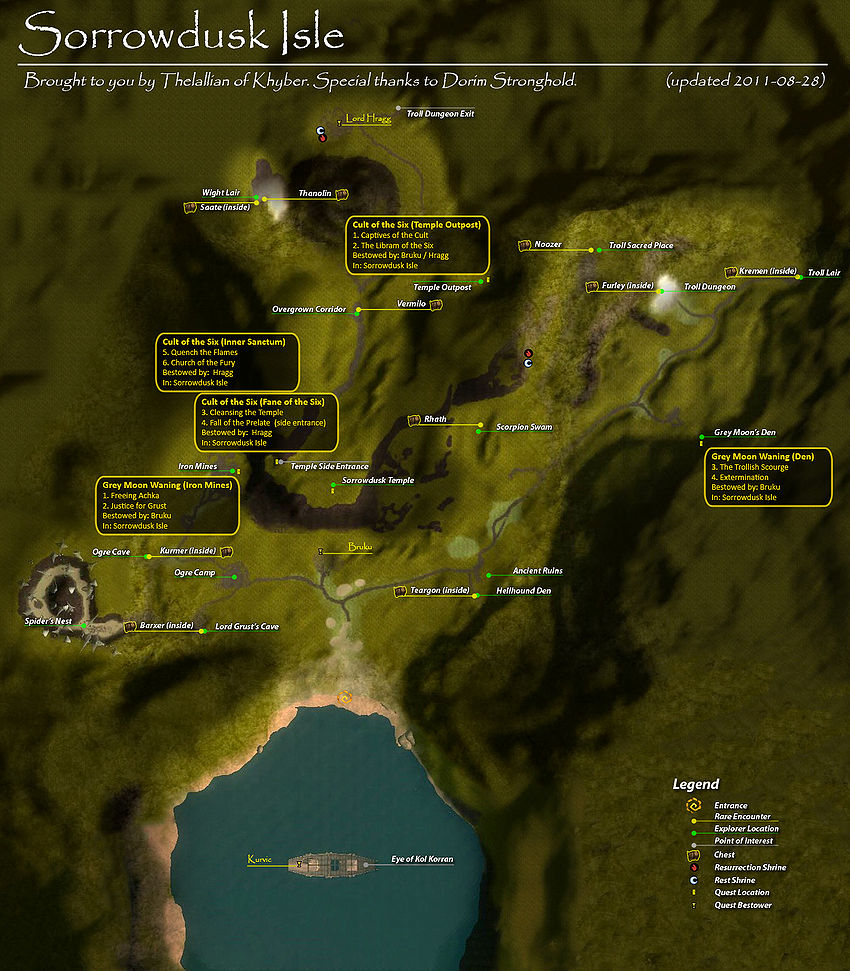
Task: Open the Cult of the Six (Inner Sanctum) box
Action: (227, 362)
